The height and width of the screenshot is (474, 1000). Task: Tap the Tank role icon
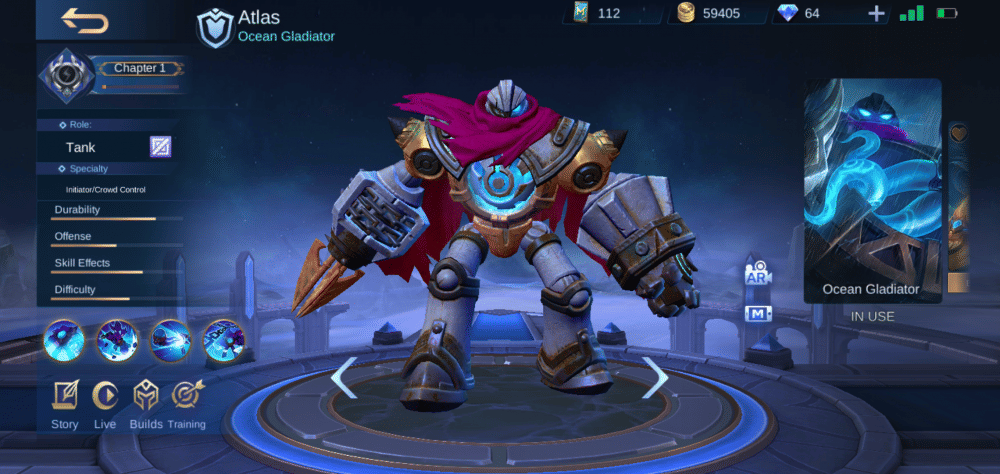160,147
